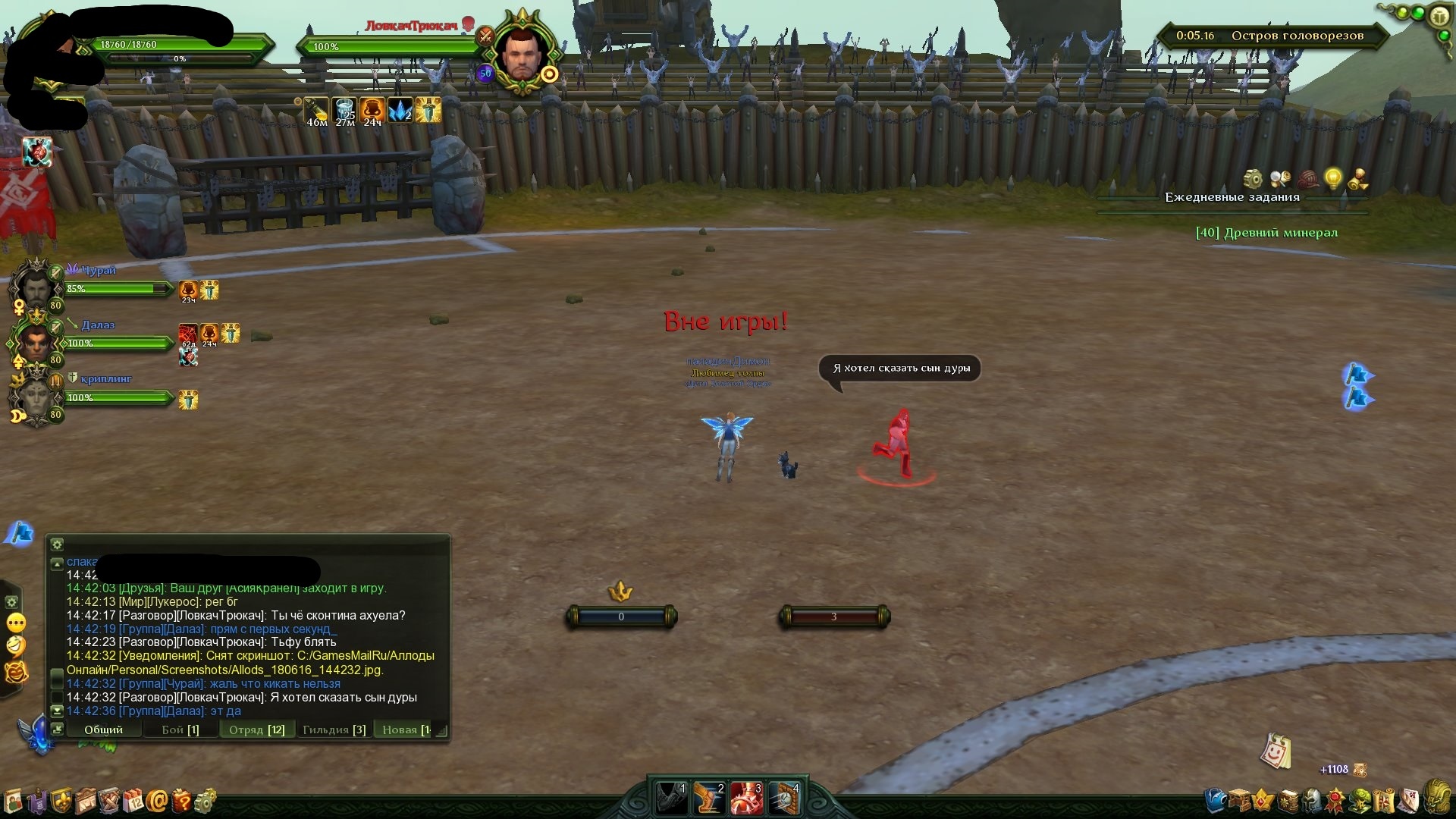Trigger the ball-and-wall skill in slot 4
1456x819 pixels.
pyautogui.click(x=785, y=799)
